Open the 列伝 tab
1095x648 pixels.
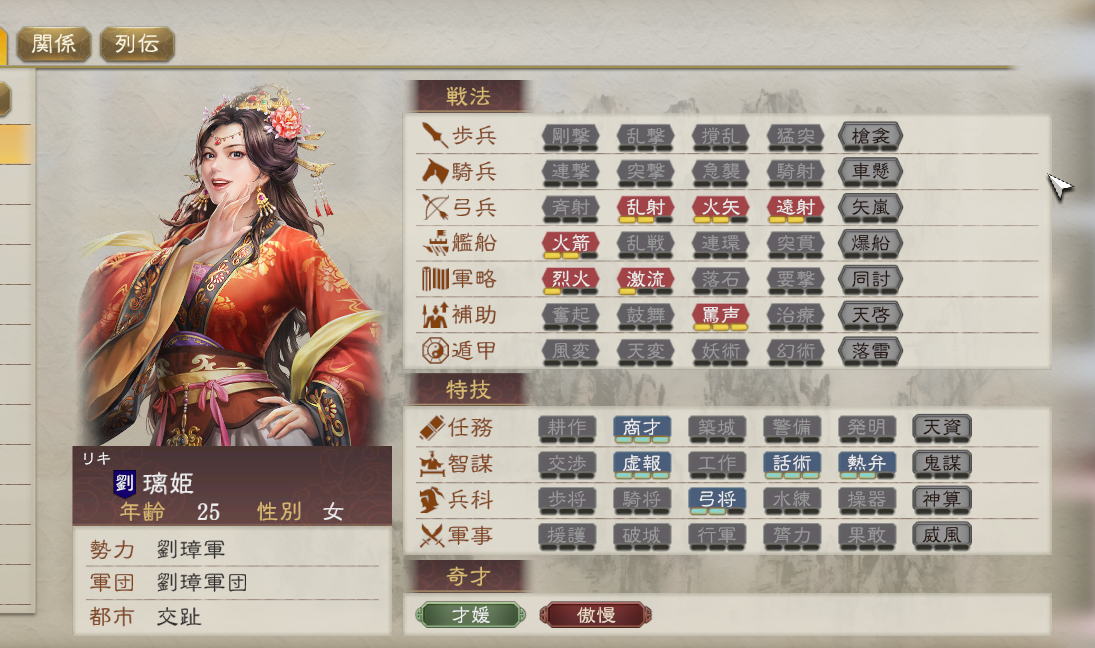pyautogui.click(x=137, y=44)
